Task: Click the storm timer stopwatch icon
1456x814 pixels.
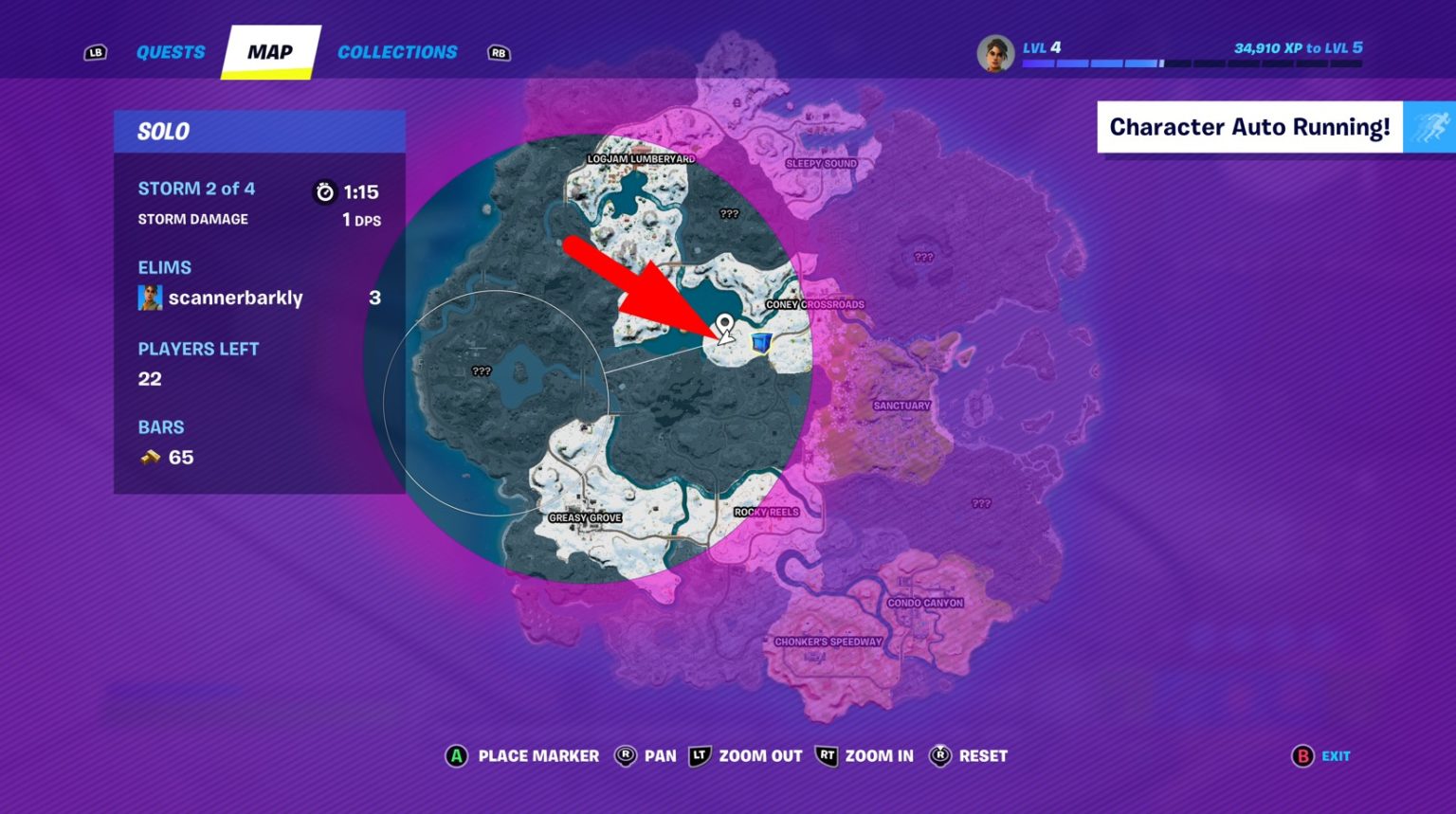Action: 323,190
